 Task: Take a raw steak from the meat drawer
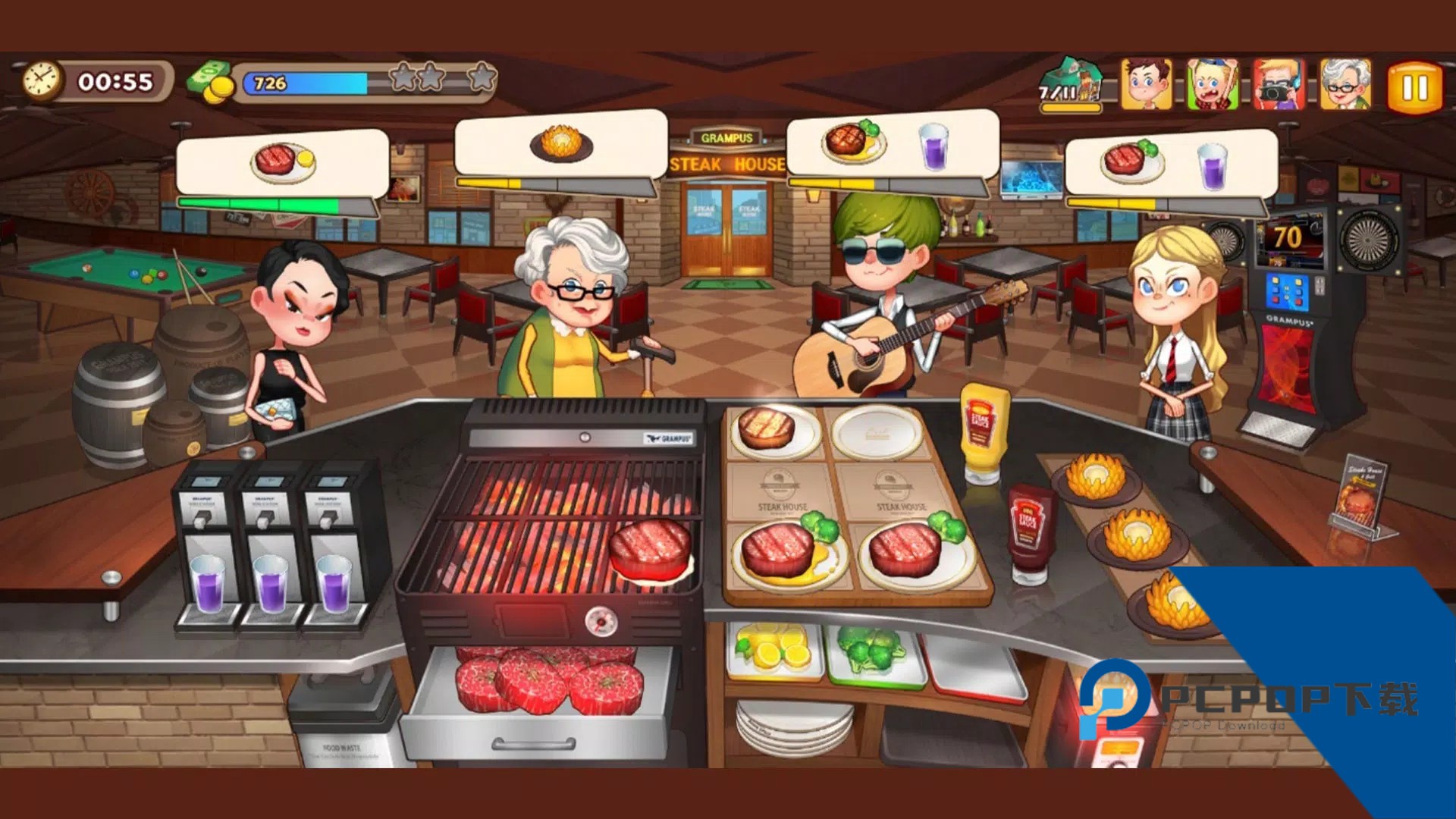546,680
